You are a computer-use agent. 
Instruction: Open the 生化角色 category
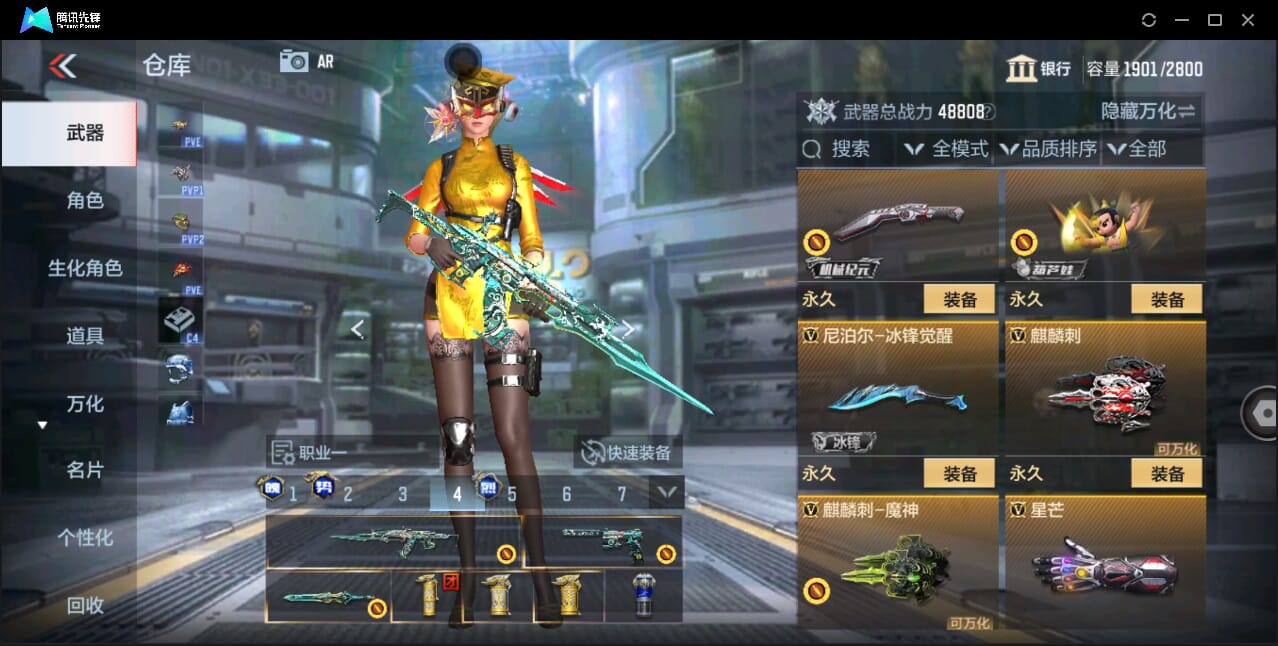(85, 268)
